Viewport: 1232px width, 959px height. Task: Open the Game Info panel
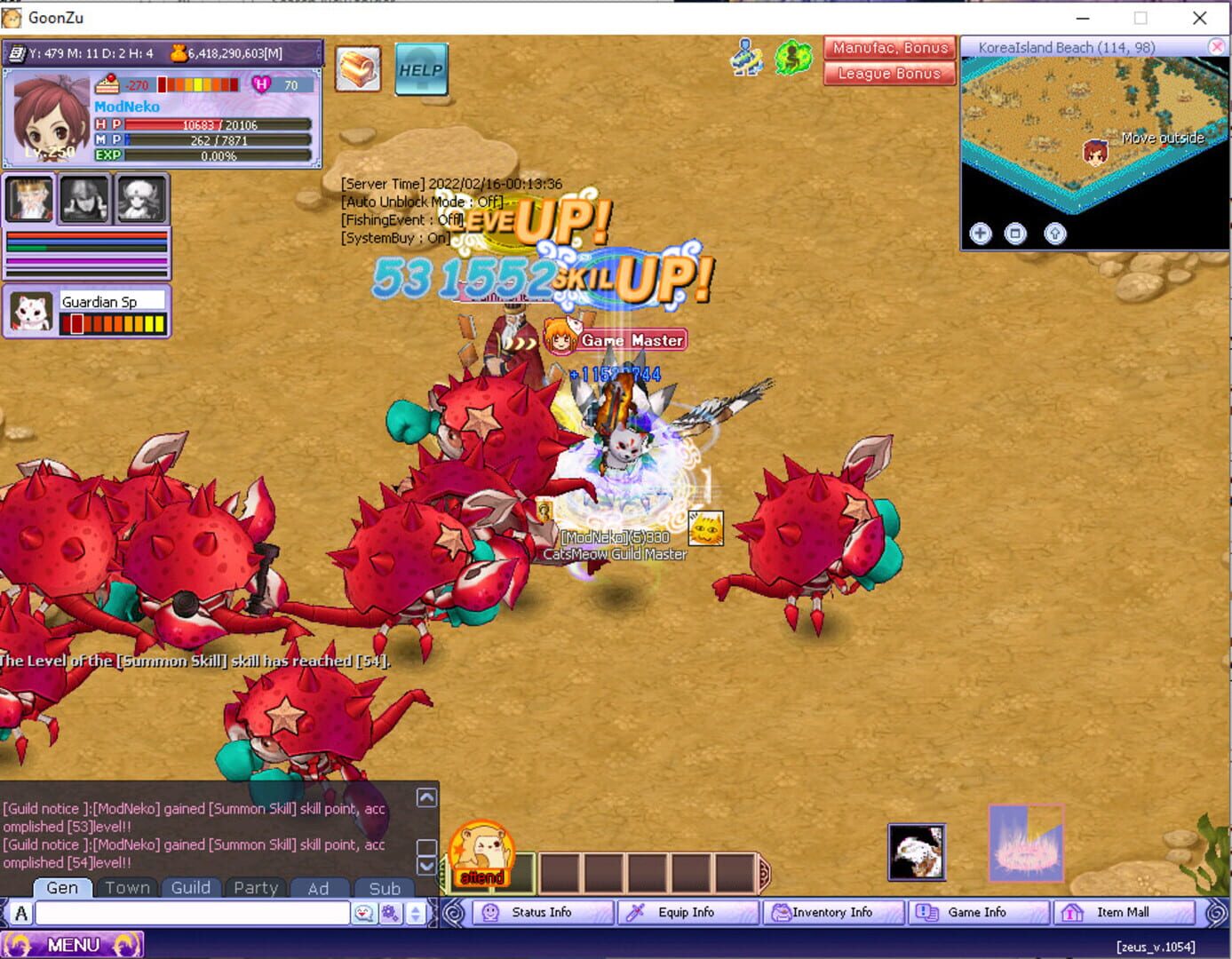click(976, 912)
